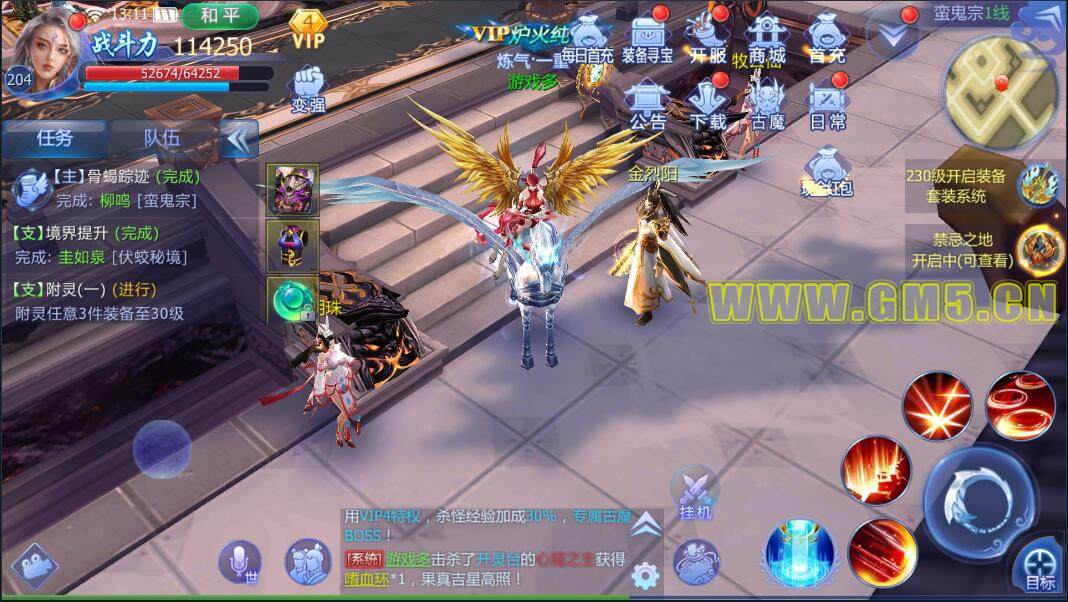This screenshot has width=1068, height=602.
Task: Click the 目标 target button
Action: (1039, 567)
